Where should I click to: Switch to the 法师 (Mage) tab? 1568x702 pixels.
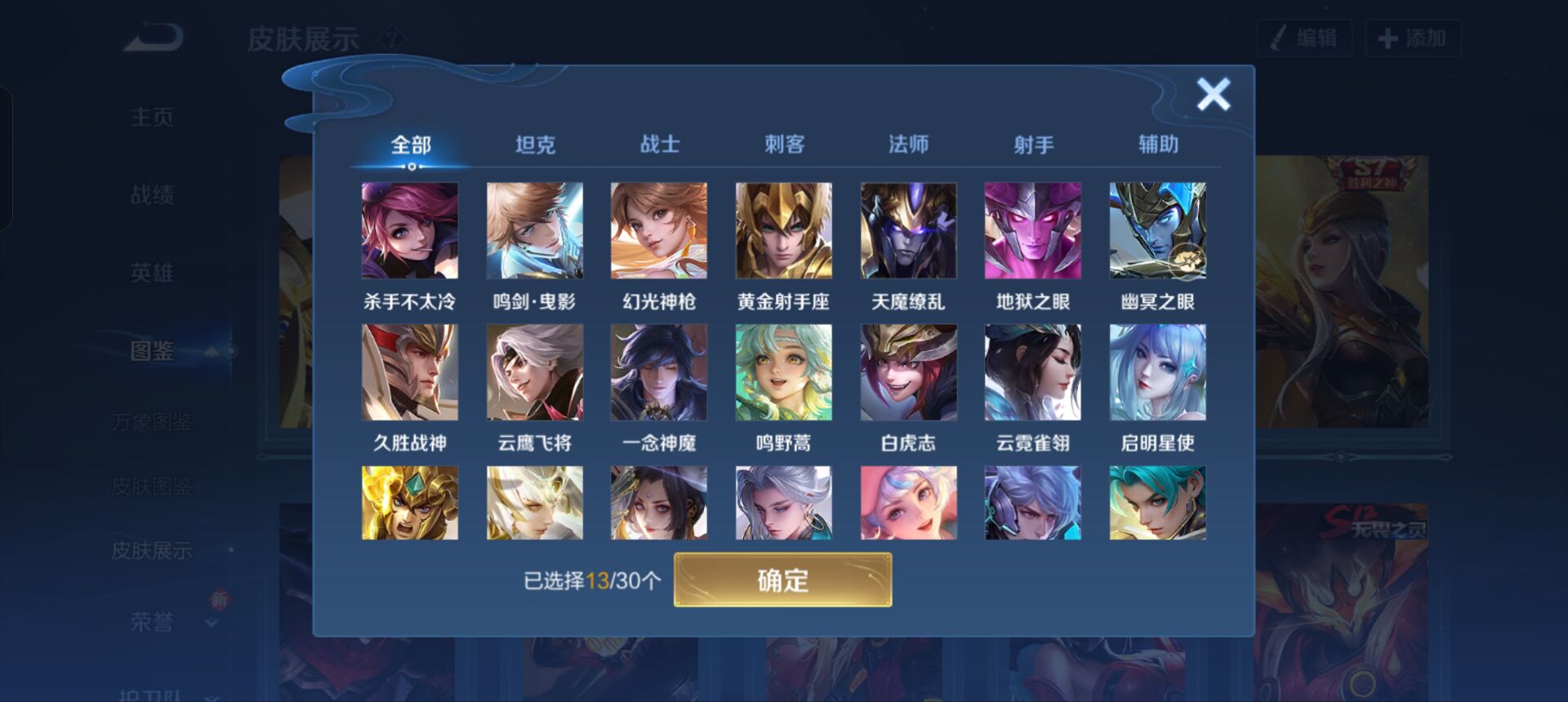908,144
